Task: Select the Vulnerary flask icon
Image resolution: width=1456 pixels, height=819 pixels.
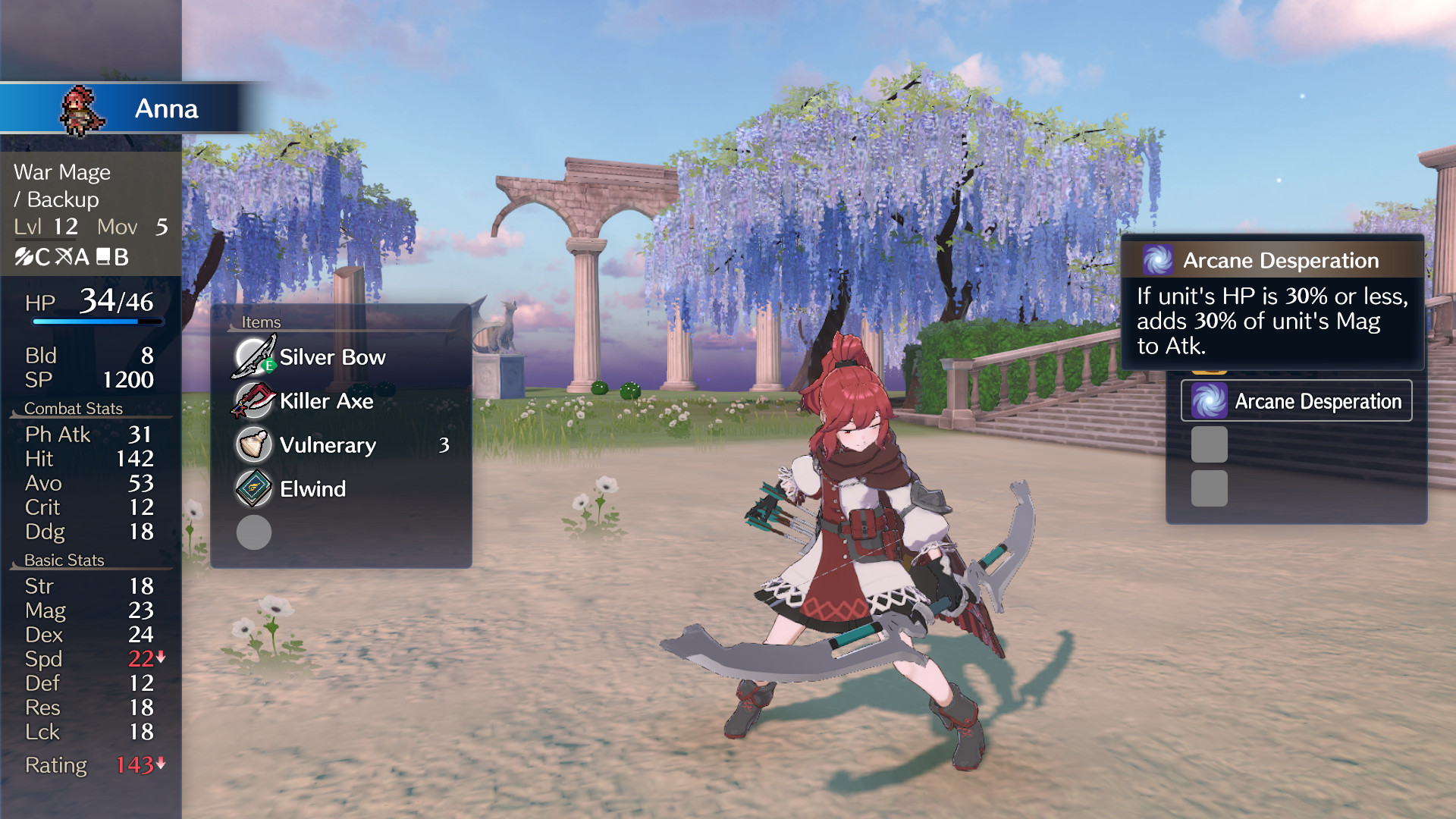Action: click(253, 445)
